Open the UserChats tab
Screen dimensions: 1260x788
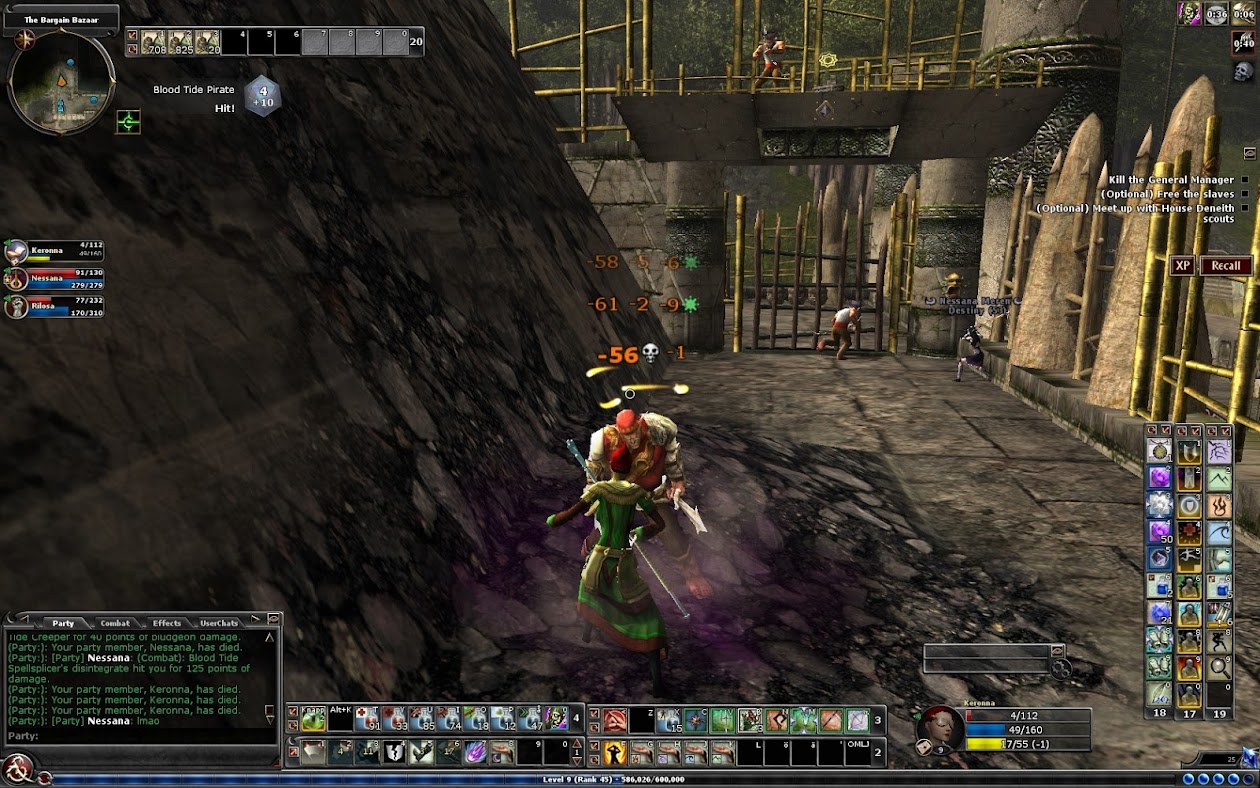coord(219,623)
